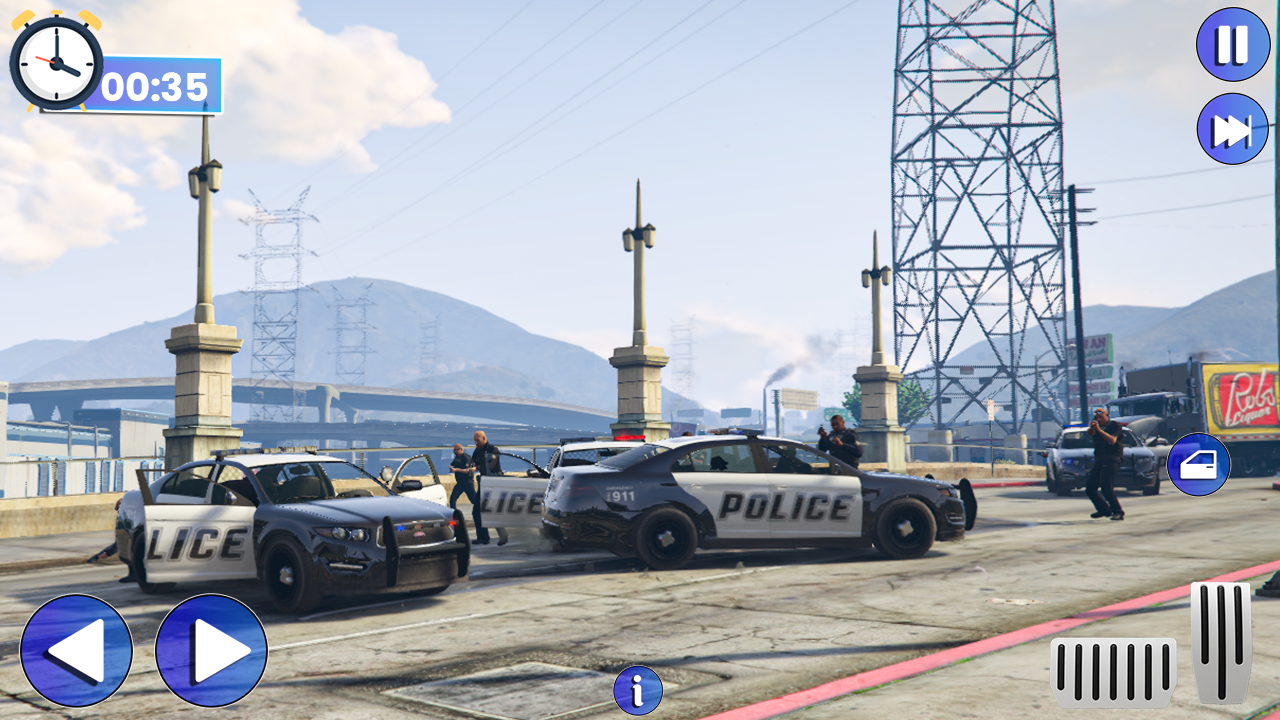Show level information via the i button

point(638,690)
